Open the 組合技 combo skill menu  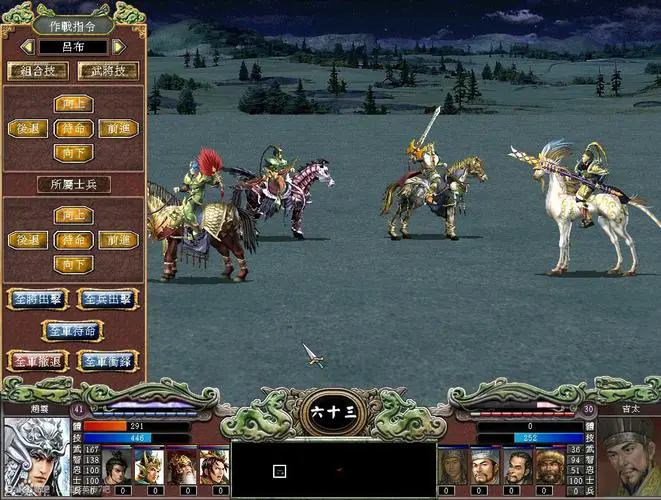[x=37, y=71]
